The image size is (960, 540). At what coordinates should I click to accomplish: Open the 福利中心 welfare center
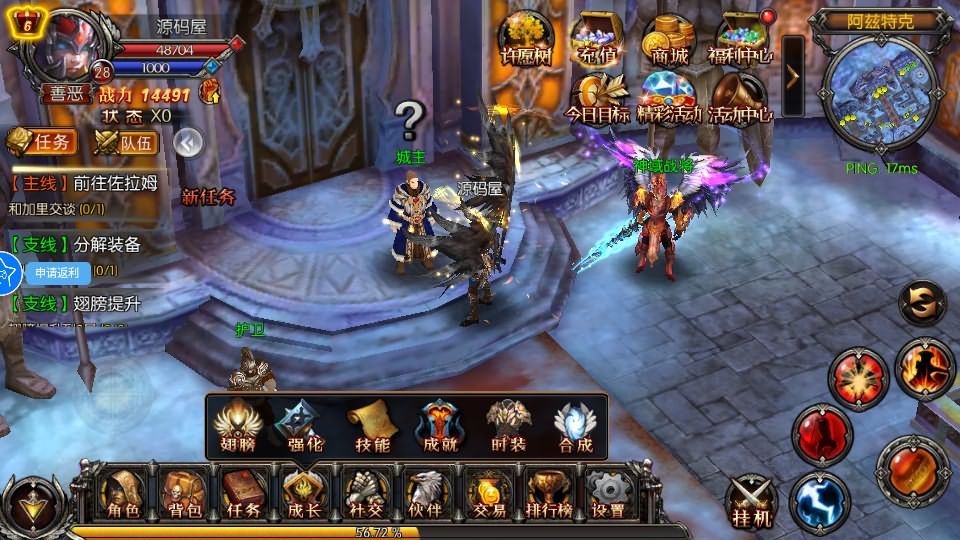click(x=742, y=40)
